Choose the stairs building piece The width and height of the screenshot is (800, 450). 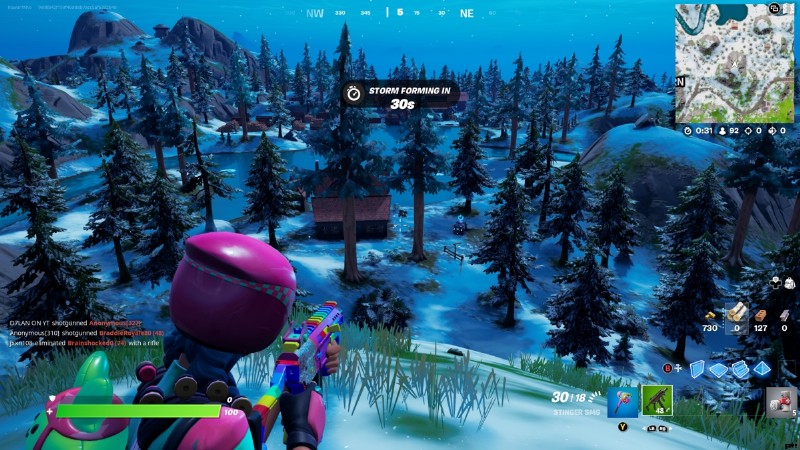coord(740,369)
